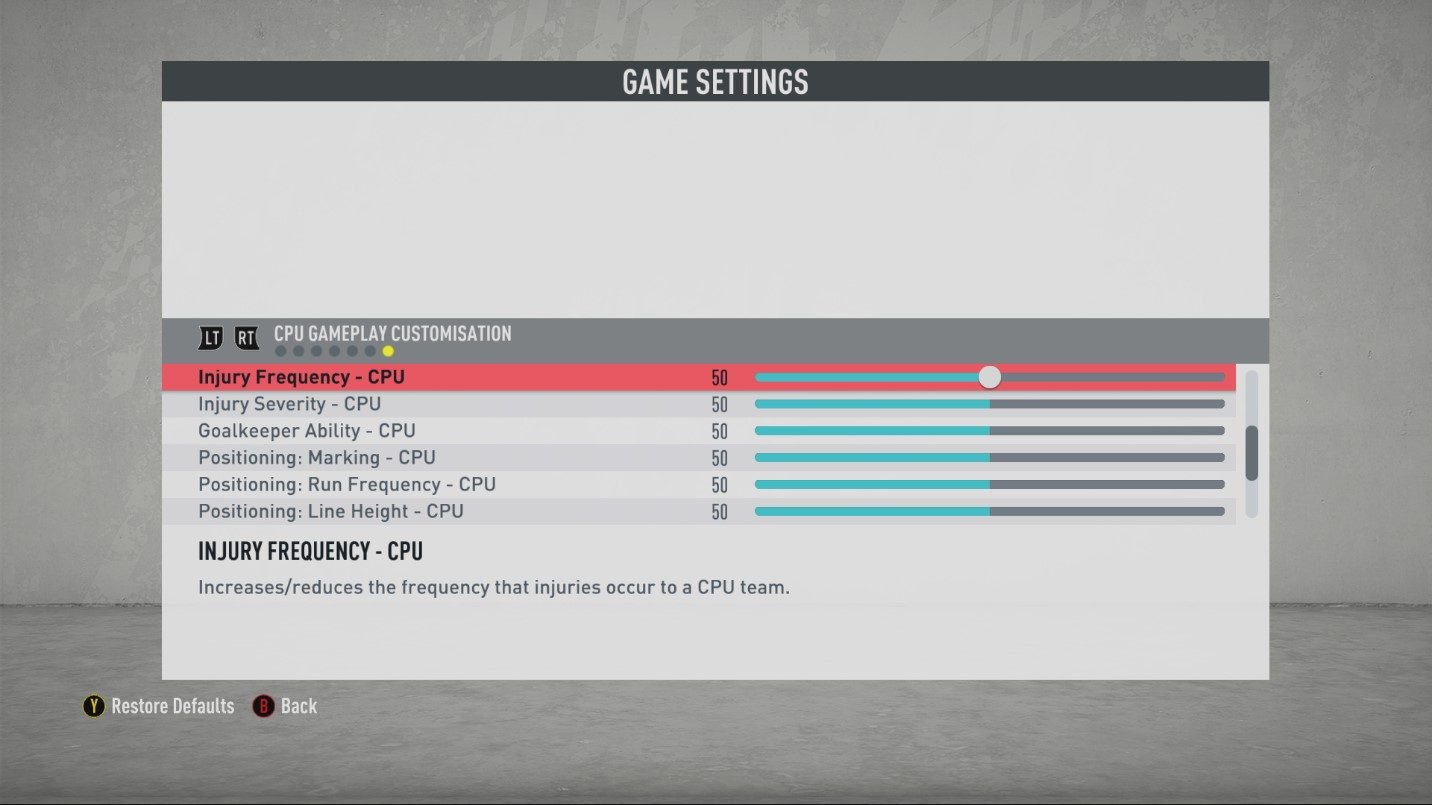Select the Injury Severity - CPU row
Image resolution: width=1432 pixels, height=805 pixels.
click(289, 404)
